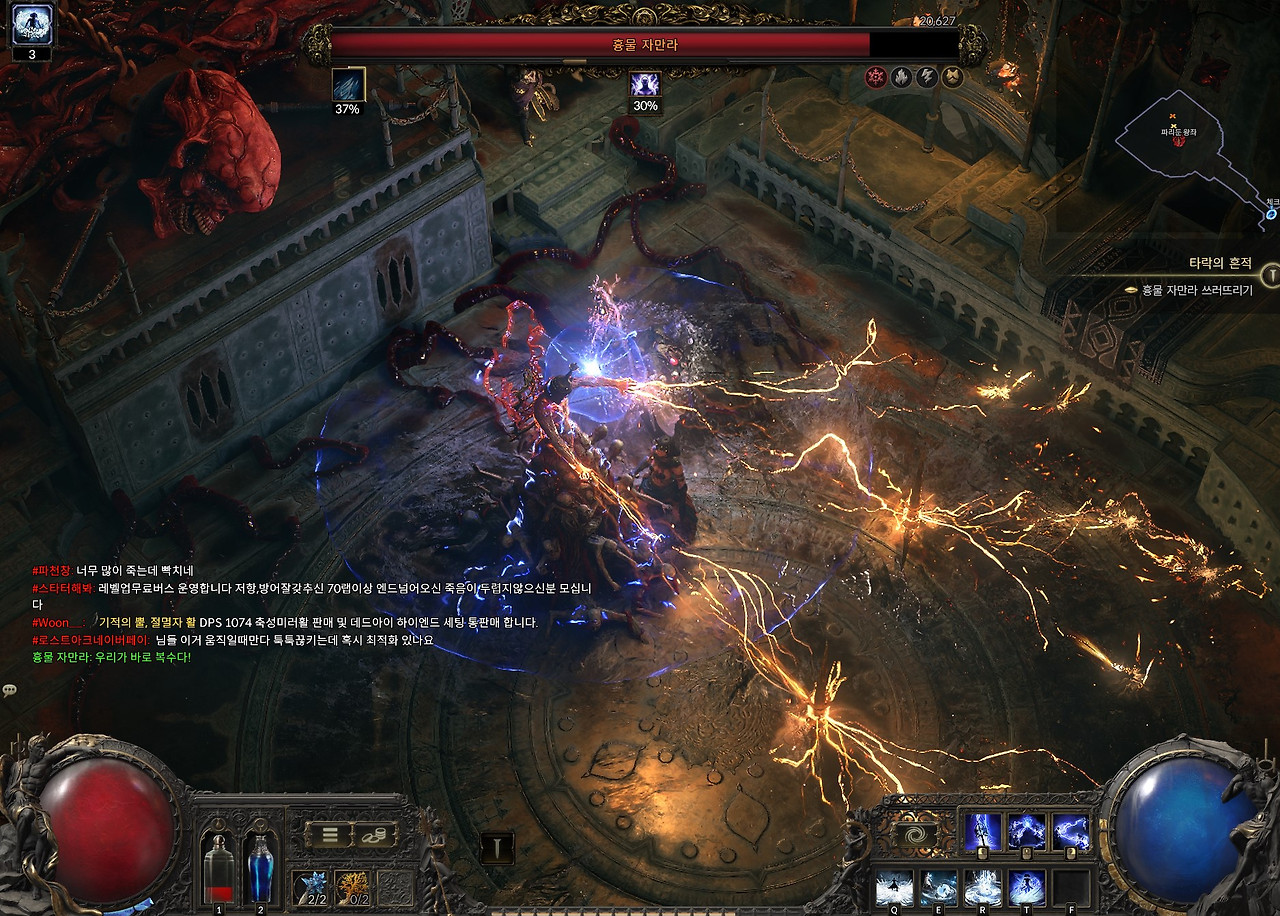This screenshot has height=916, width=1280.
Task: Activate the chain lightning skill
Action: click(1070, 832)
